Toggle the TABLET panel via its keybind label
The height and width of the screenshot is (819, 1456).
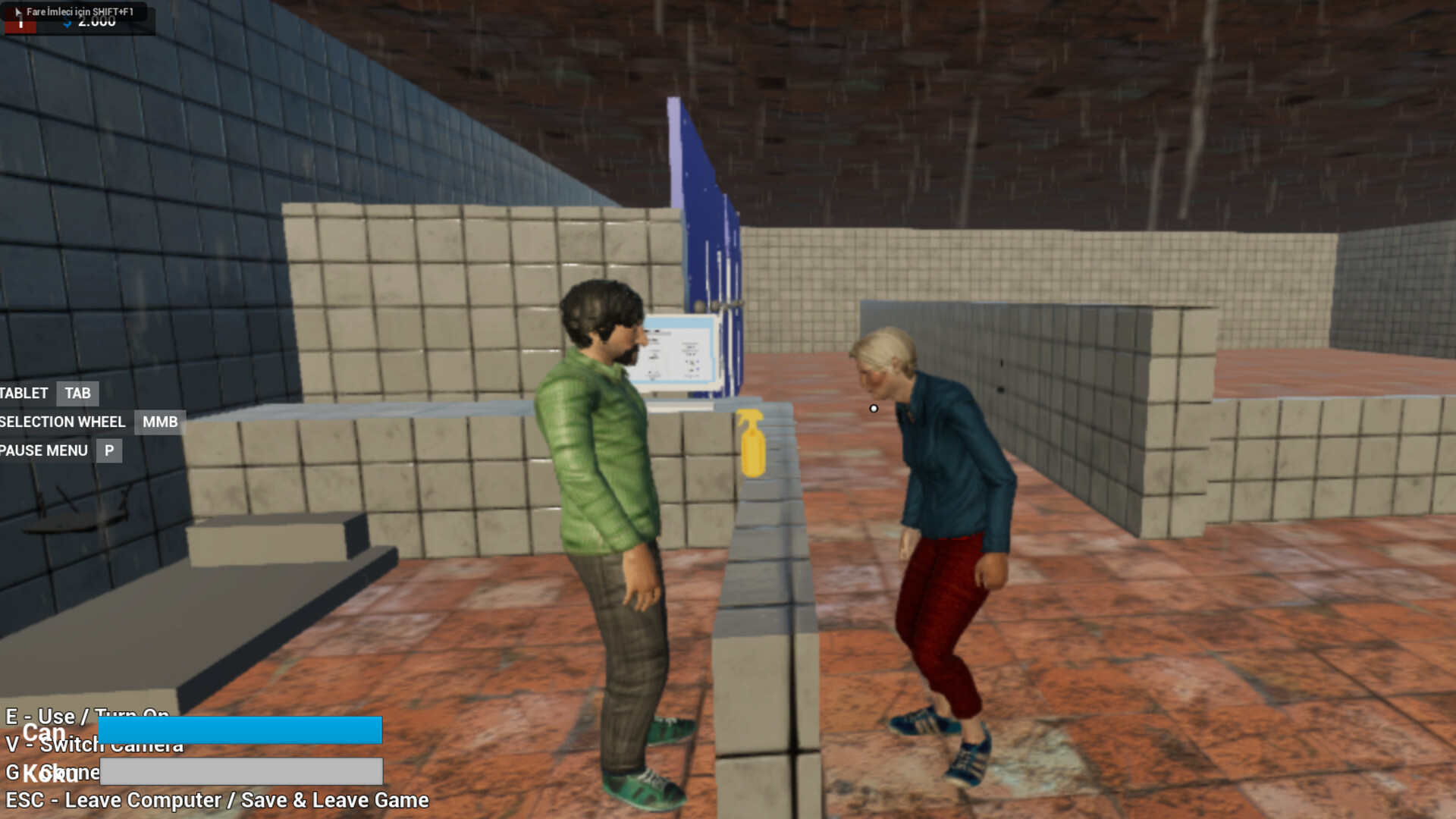(23, 393)
